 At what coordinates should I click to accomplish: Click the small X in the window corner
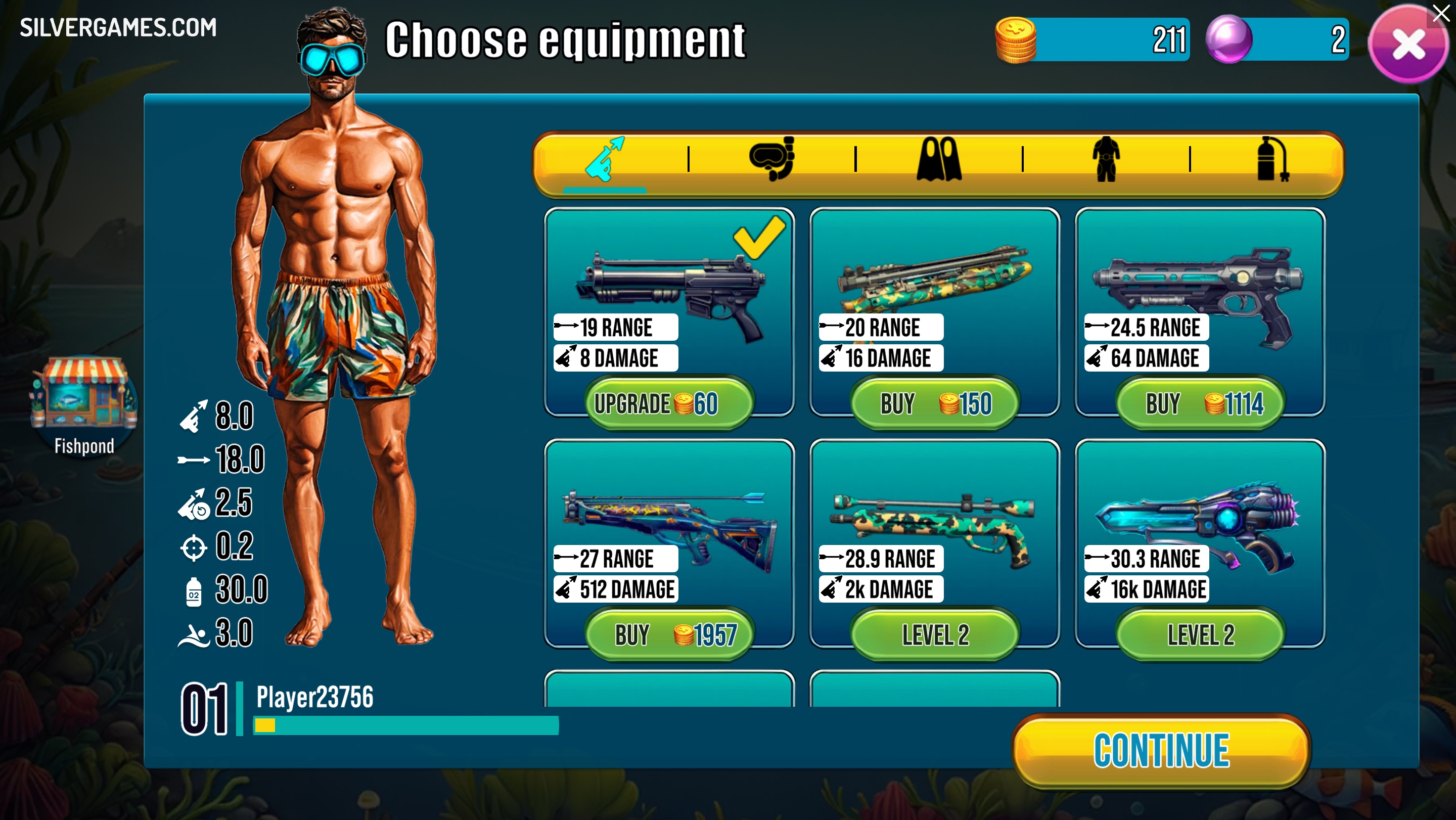pyautogui.click(x=1441, y=13)
